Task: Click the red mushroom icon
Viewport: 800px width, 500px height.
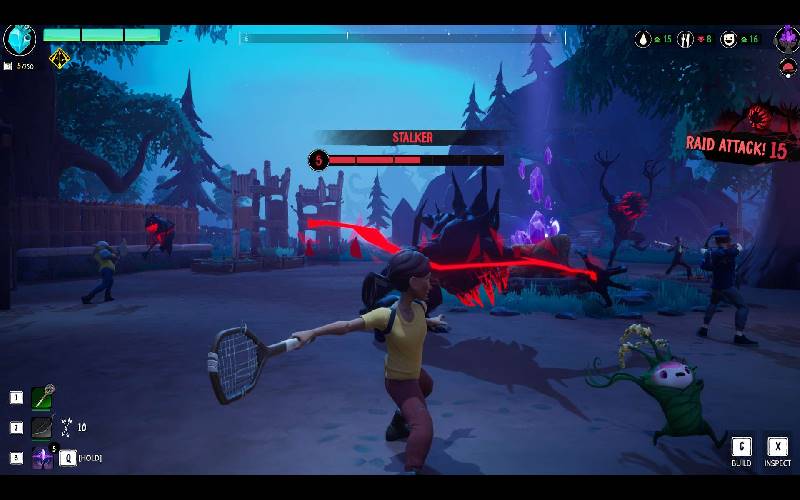Action: [787, 68]
